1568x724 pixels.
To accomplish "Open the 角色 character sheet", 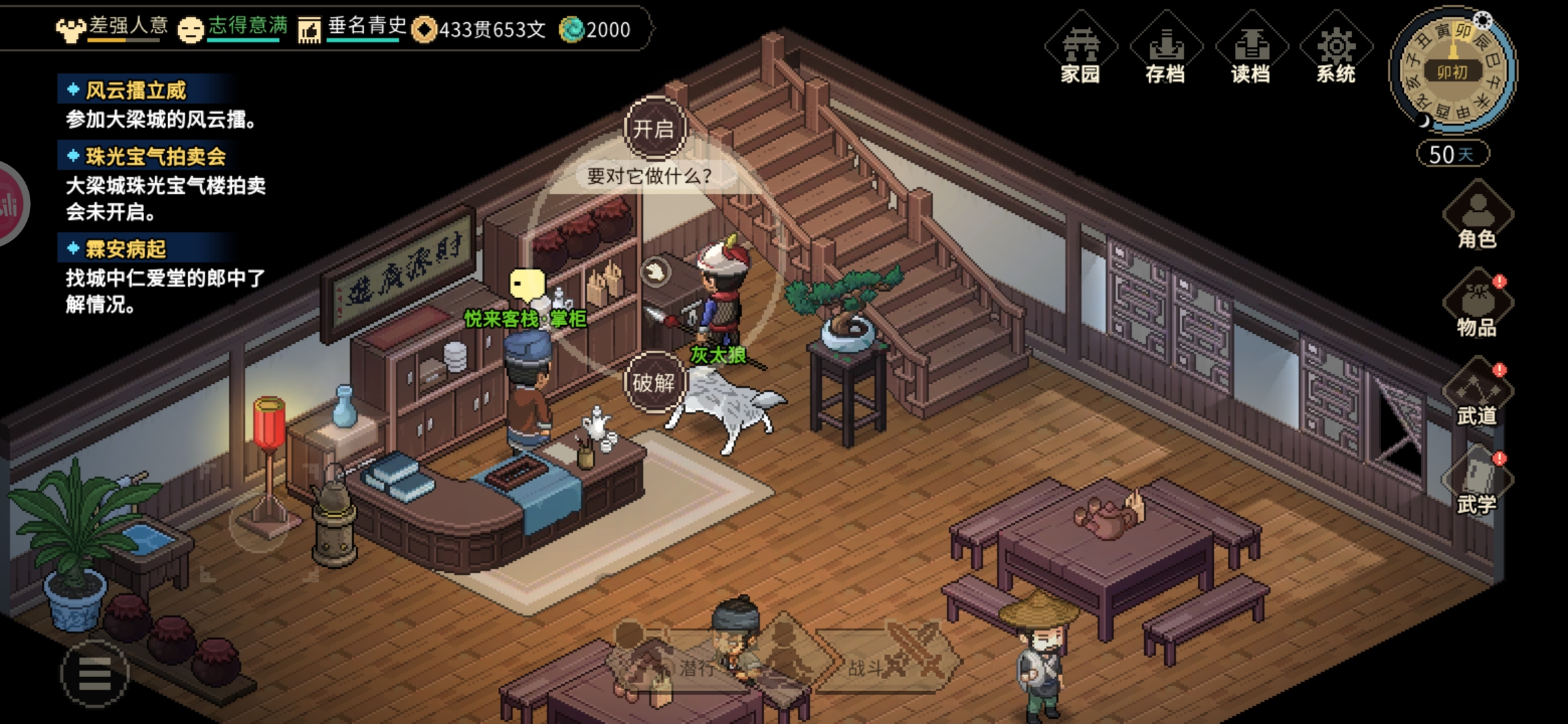I will click(1477, 219).
